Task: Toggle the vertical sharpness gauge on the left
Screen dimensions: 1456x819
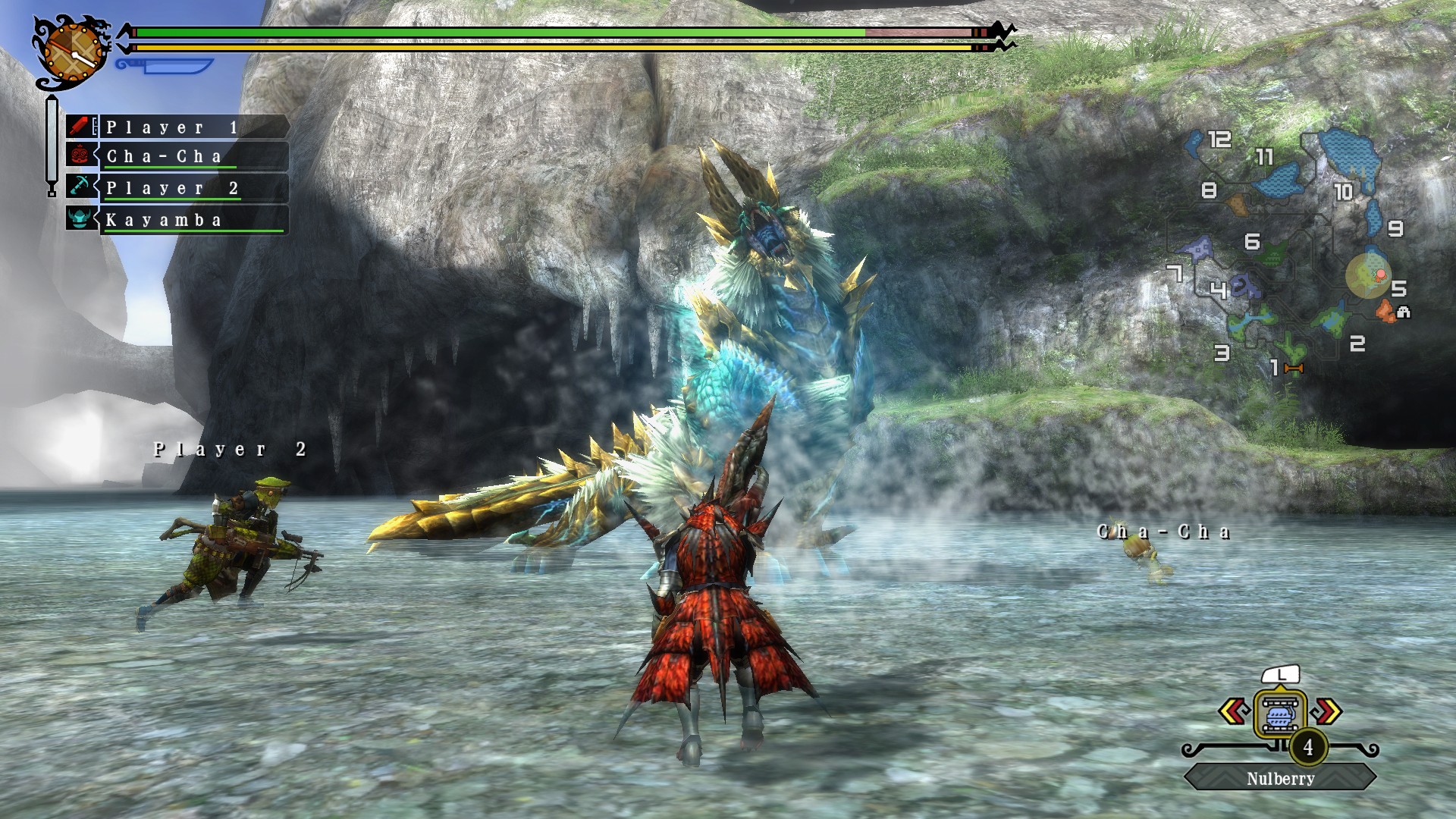Action: [x=52, y=140]
